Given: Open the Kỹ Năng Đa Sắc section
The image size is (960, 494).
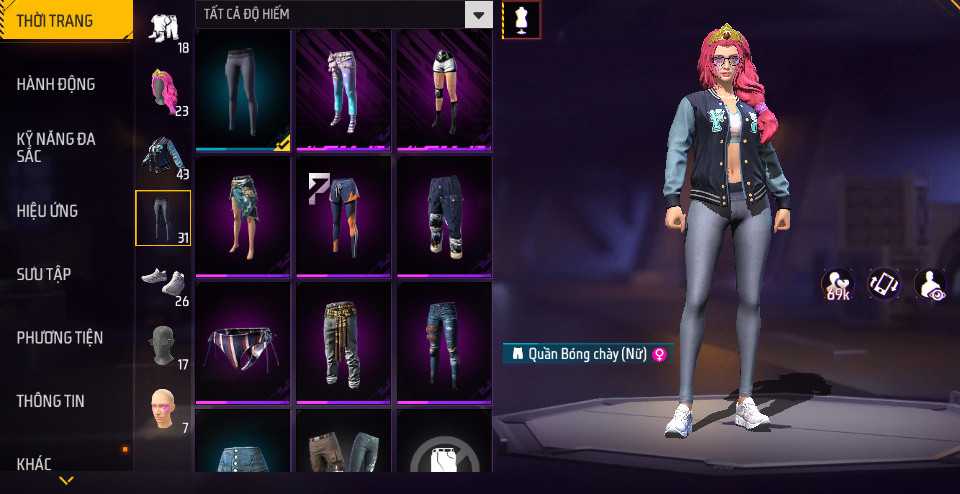Looking at the screenshot, I should coord(56,148).
